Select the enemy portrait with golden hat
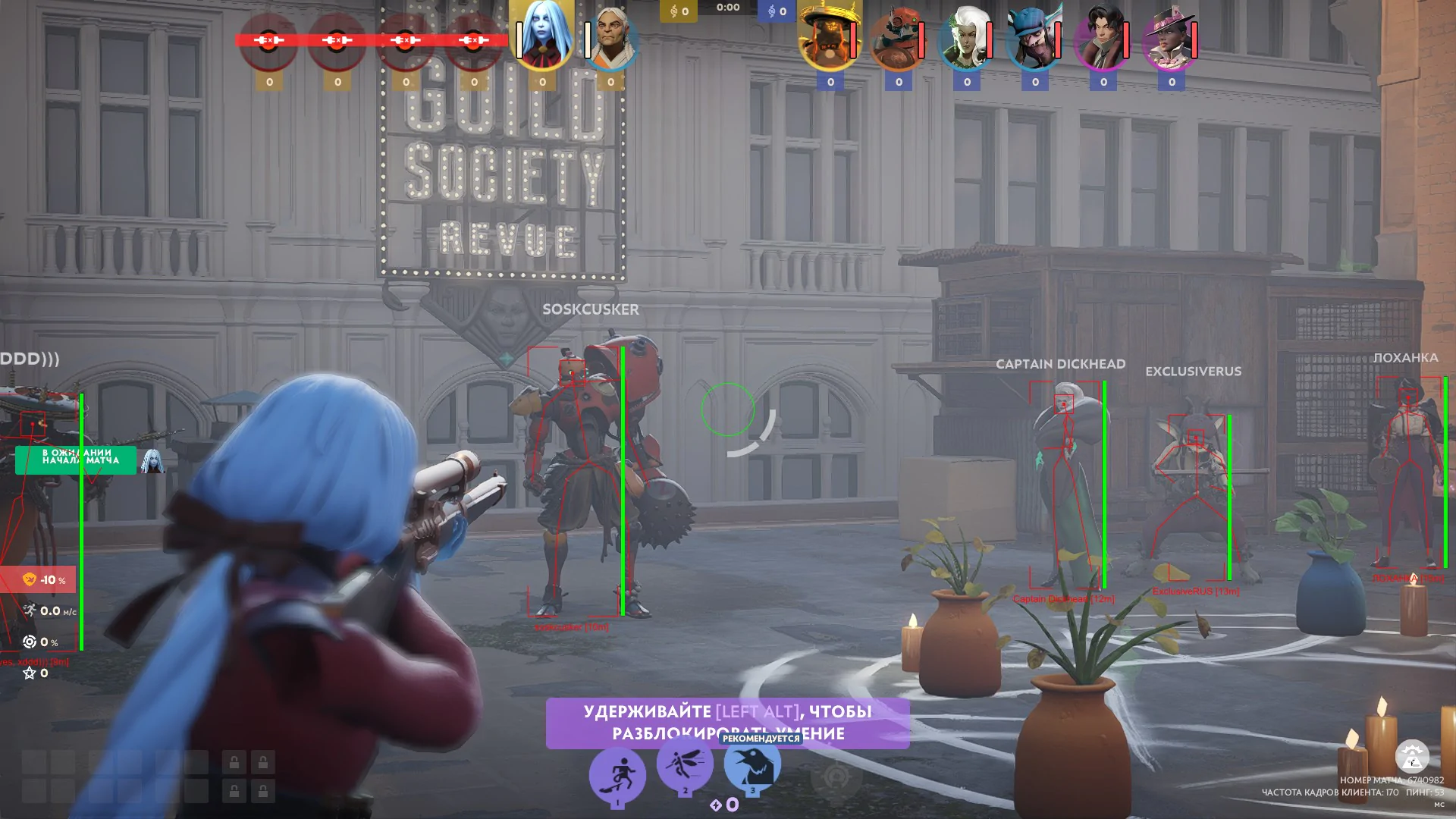 click(830, 39)
